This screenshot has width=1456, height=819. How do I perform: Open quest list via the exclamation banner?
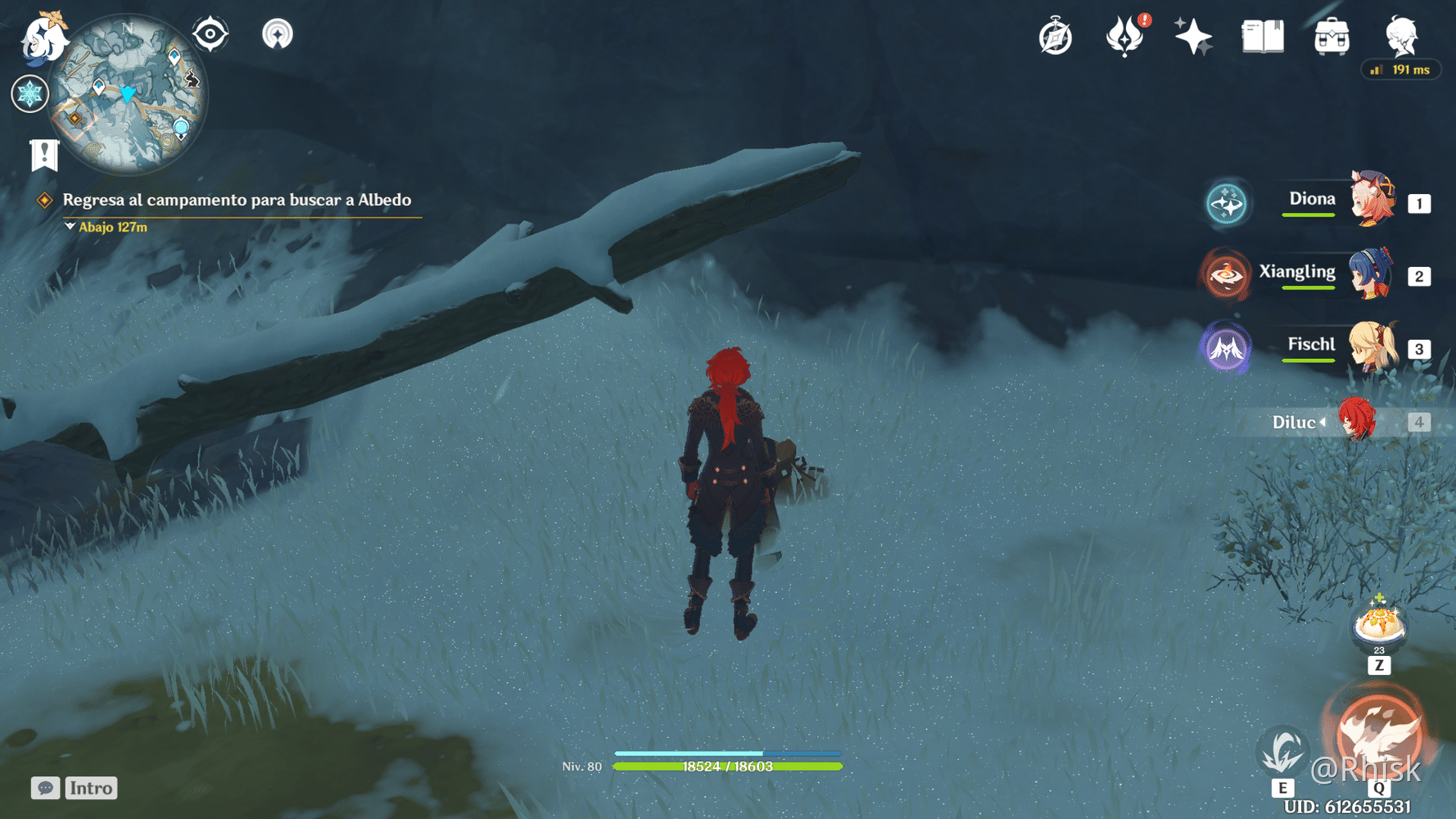[x=43, y=152]
